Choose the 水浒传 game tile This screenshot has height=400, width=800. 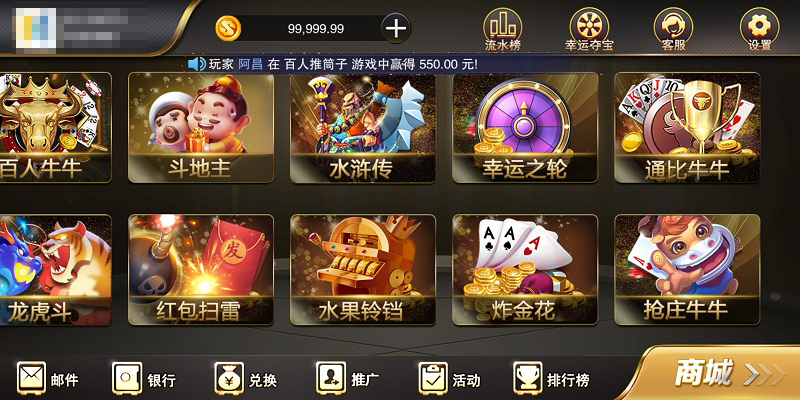tap(362, 127)
